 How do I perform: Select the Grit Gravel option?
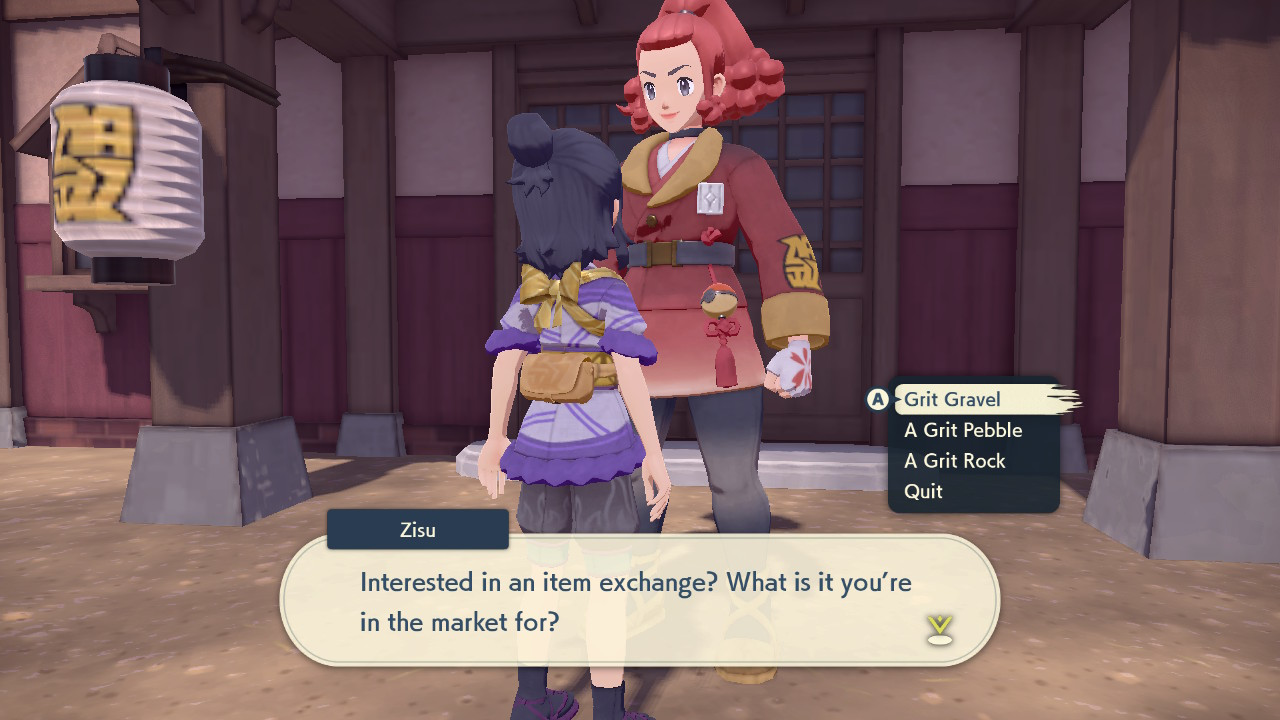pos(953,399)
